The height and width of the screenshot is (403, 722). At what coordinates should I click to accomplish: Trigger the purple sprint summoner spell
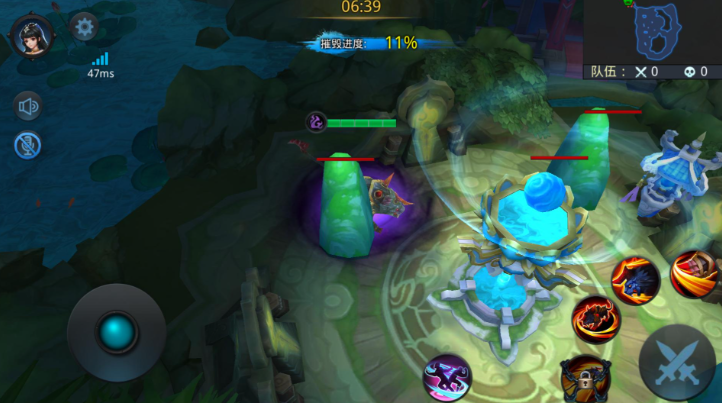coord(446,377)
